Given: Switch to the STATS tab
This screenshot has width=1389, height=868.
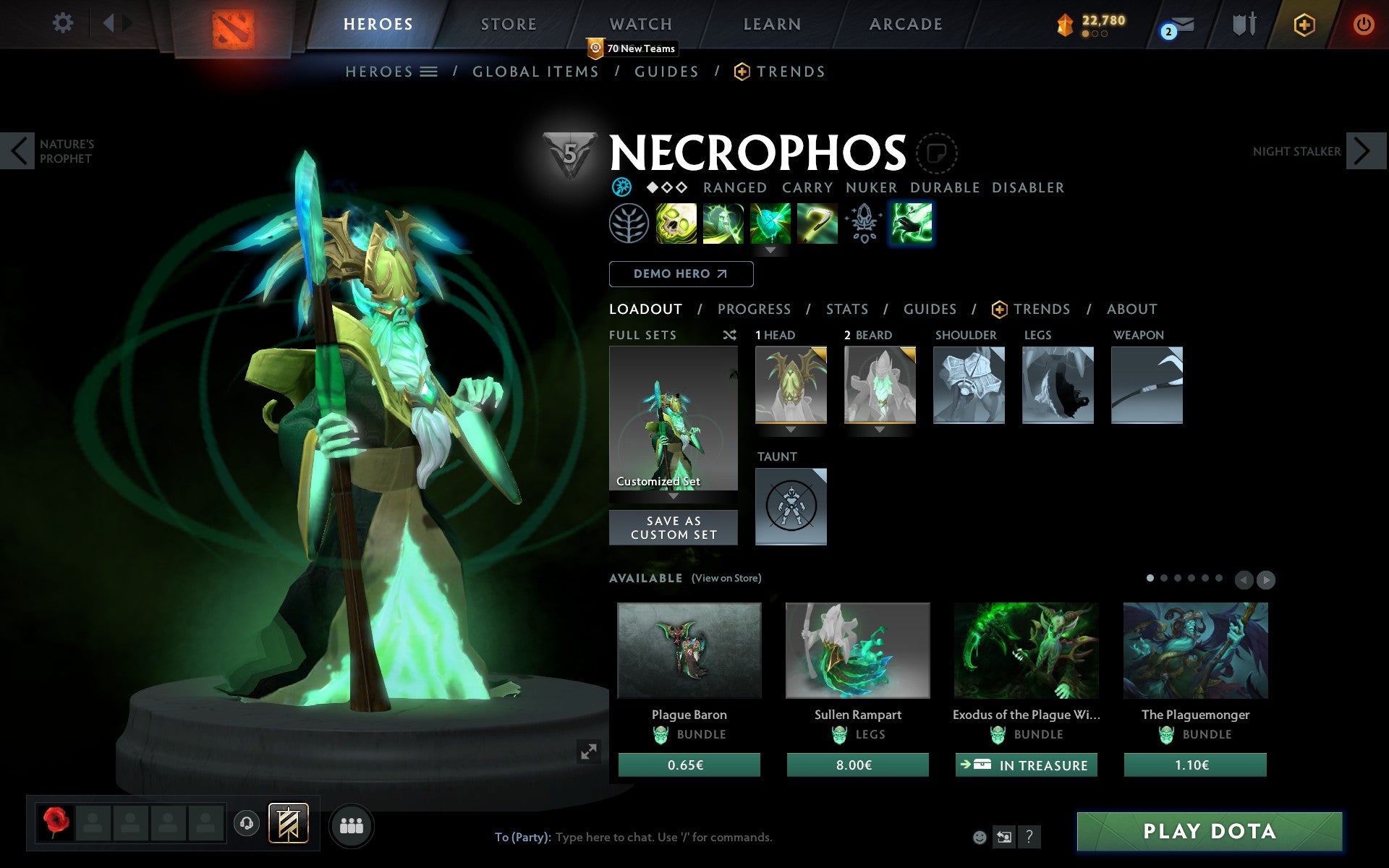Looking at the screenshot, I should [x=846, y=309].
